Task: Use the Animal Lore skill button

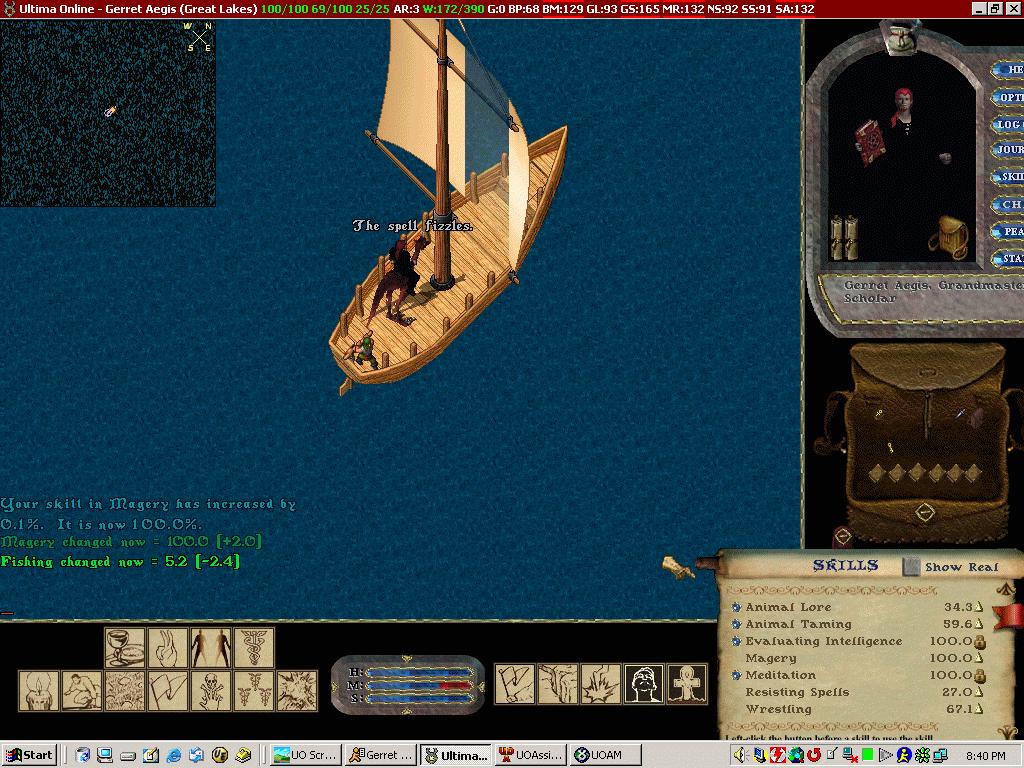Action: (x=737, y=607)
